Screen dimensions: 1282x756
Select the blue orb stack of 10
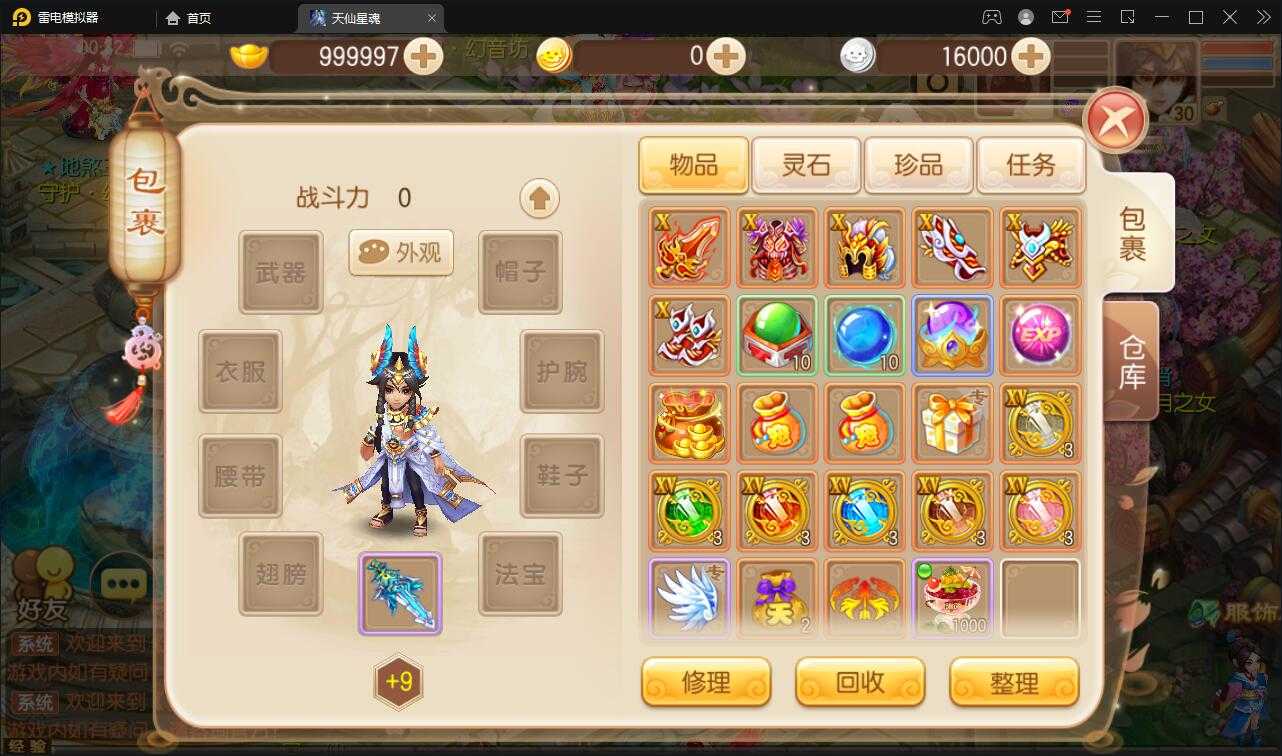point(865,335)
